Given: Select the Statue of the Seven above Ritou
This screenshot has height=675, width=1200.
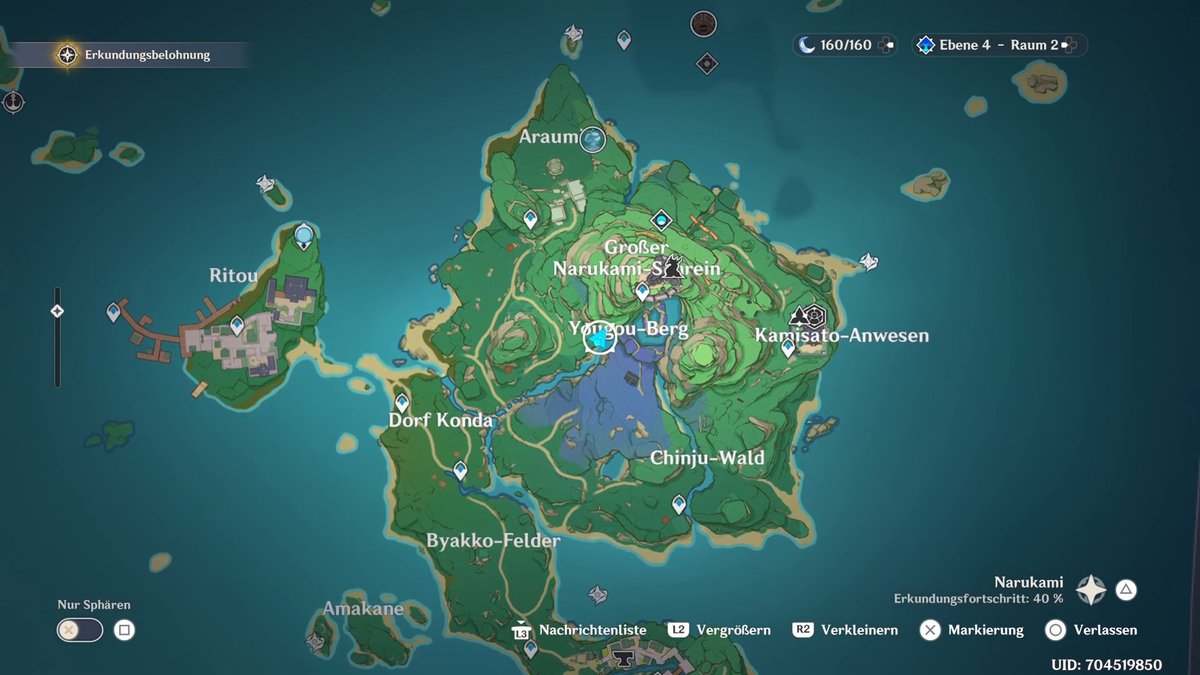Looking at the screenshot, I should pyautogui.click(x=304, y=237).
